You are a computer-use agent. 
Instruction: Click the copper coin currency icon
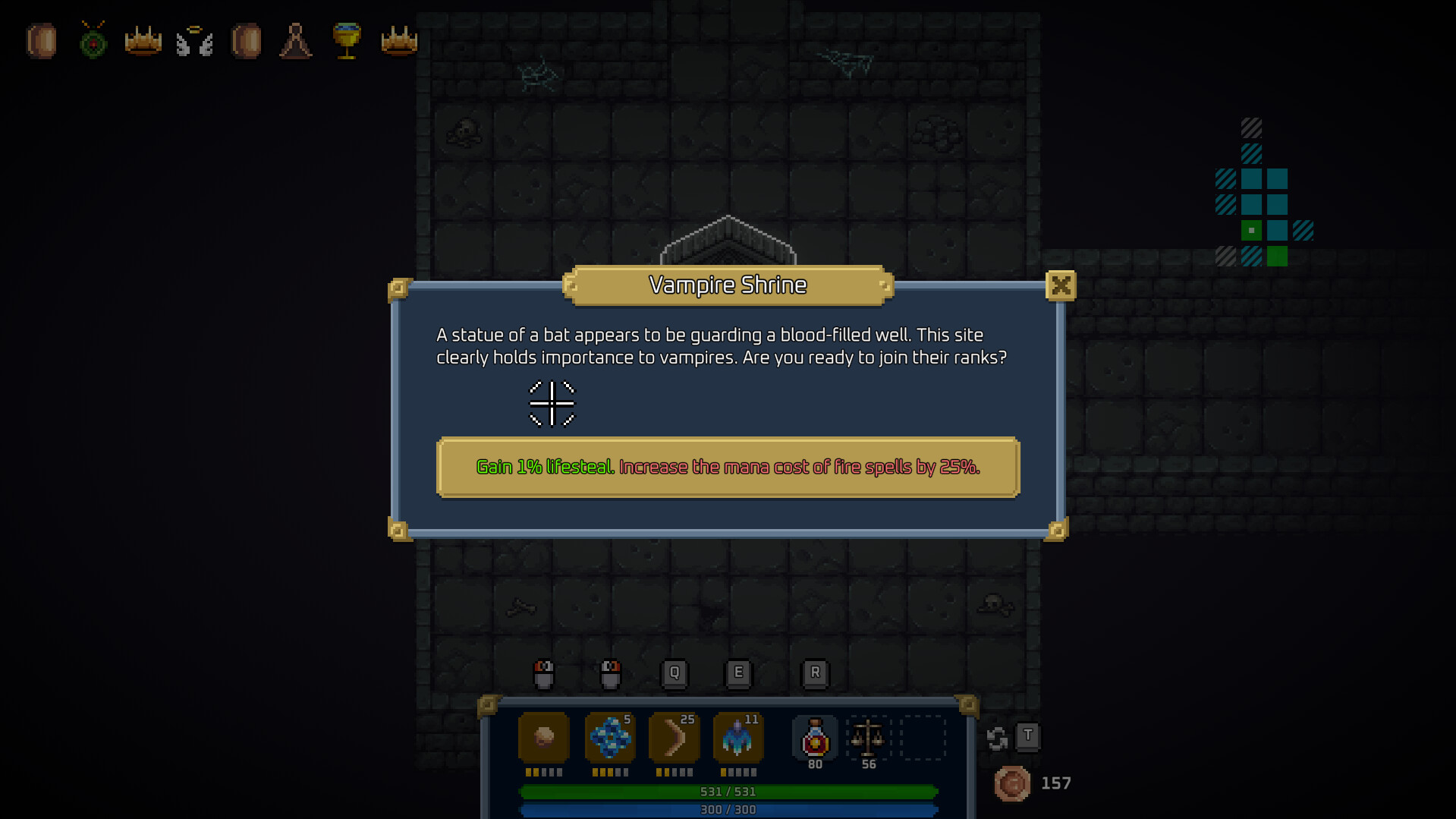click(1012, 783)
